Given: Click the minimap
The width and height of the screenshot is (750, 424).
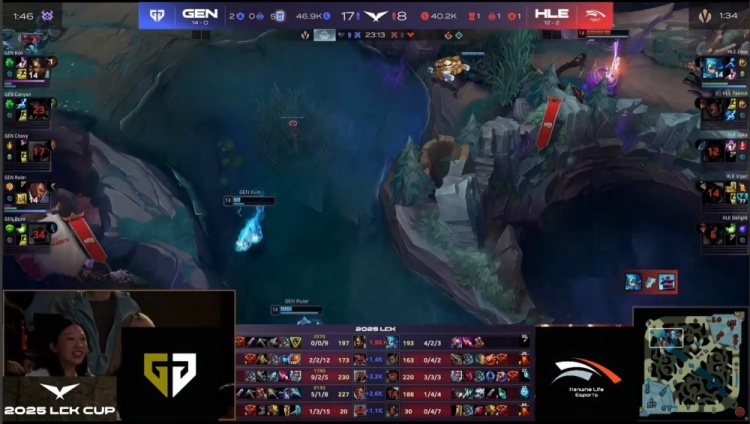Looking at the screenshot, I should (x=691, y=366).
